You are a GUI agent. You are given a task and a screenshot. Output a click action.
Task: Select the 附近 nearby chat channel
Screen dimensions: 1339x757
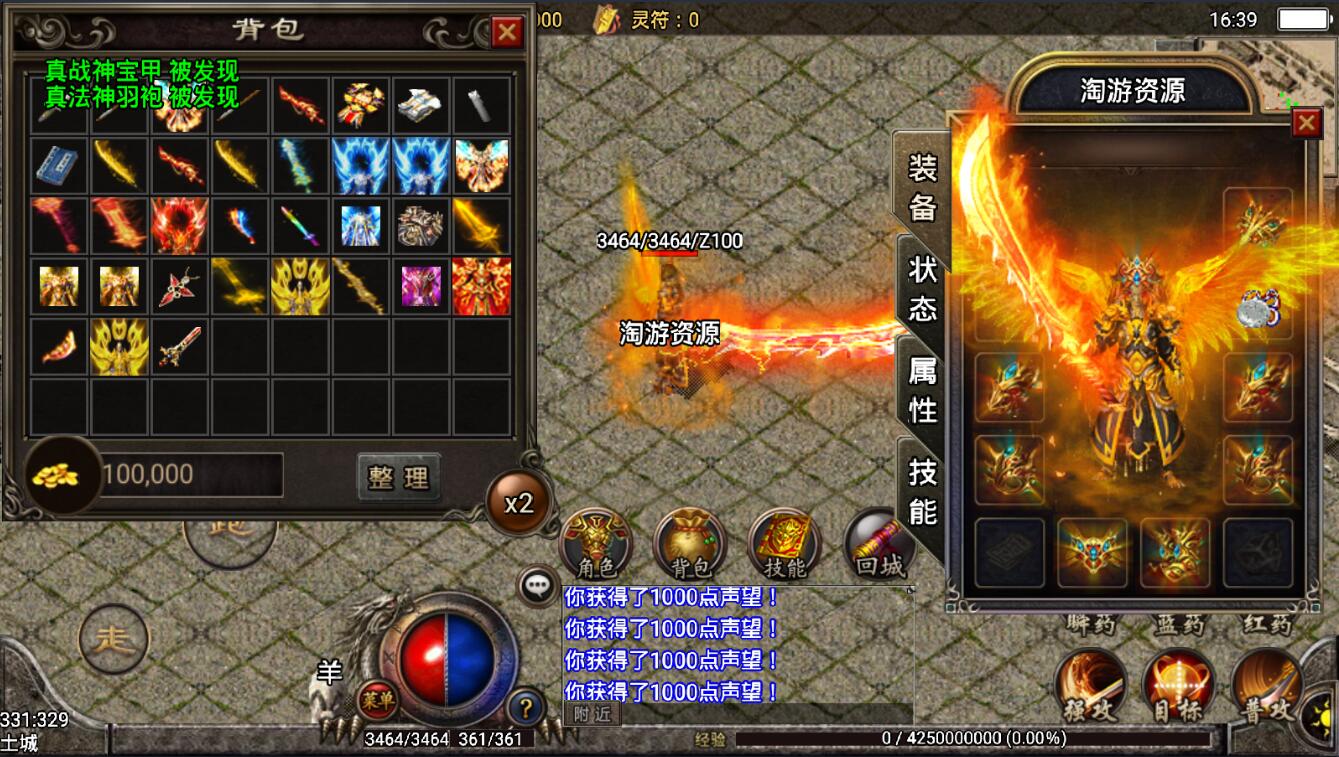click(592, 713)
